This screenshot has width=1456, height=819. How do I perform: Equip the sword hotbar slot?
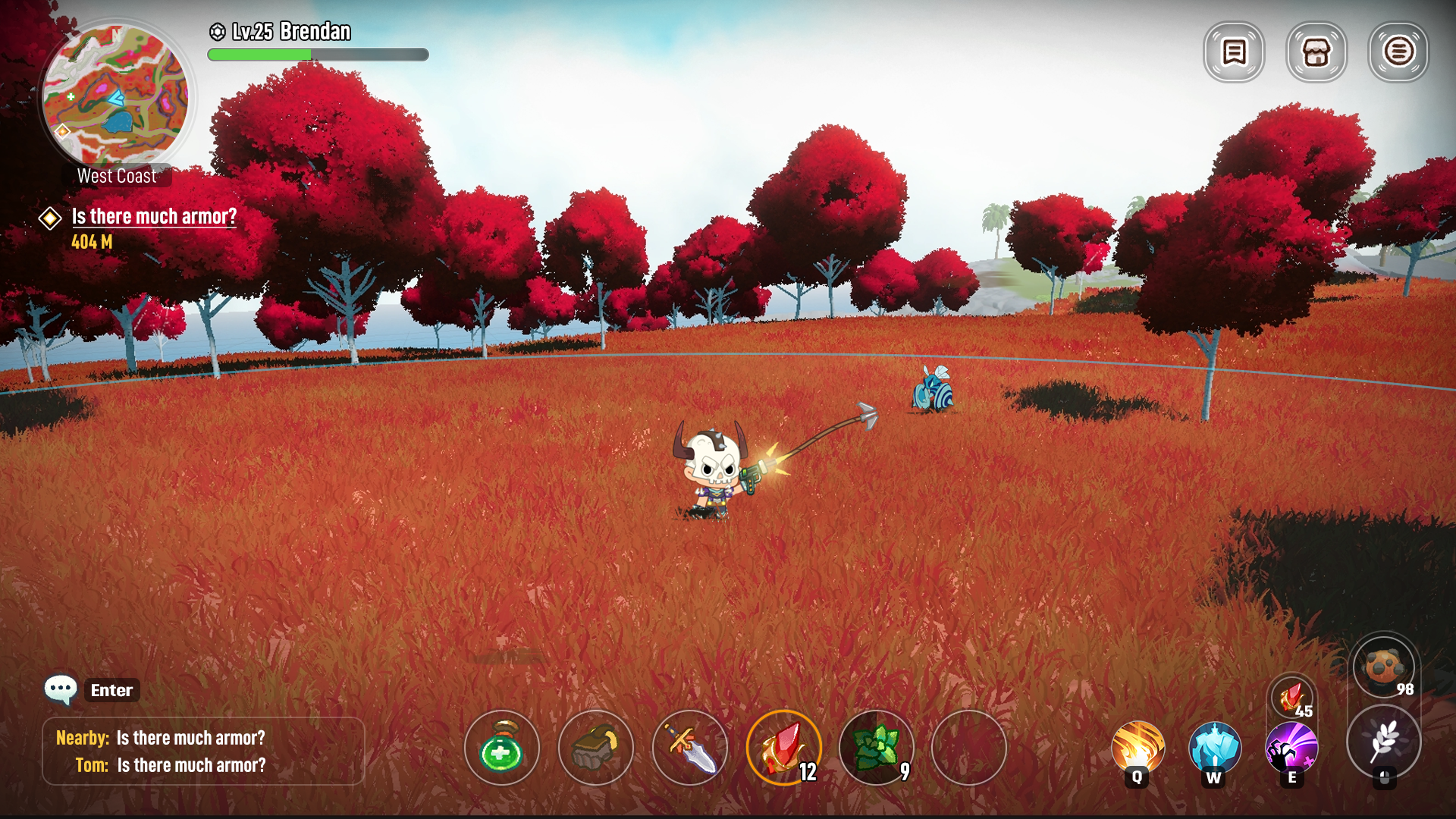click(690, 748)
